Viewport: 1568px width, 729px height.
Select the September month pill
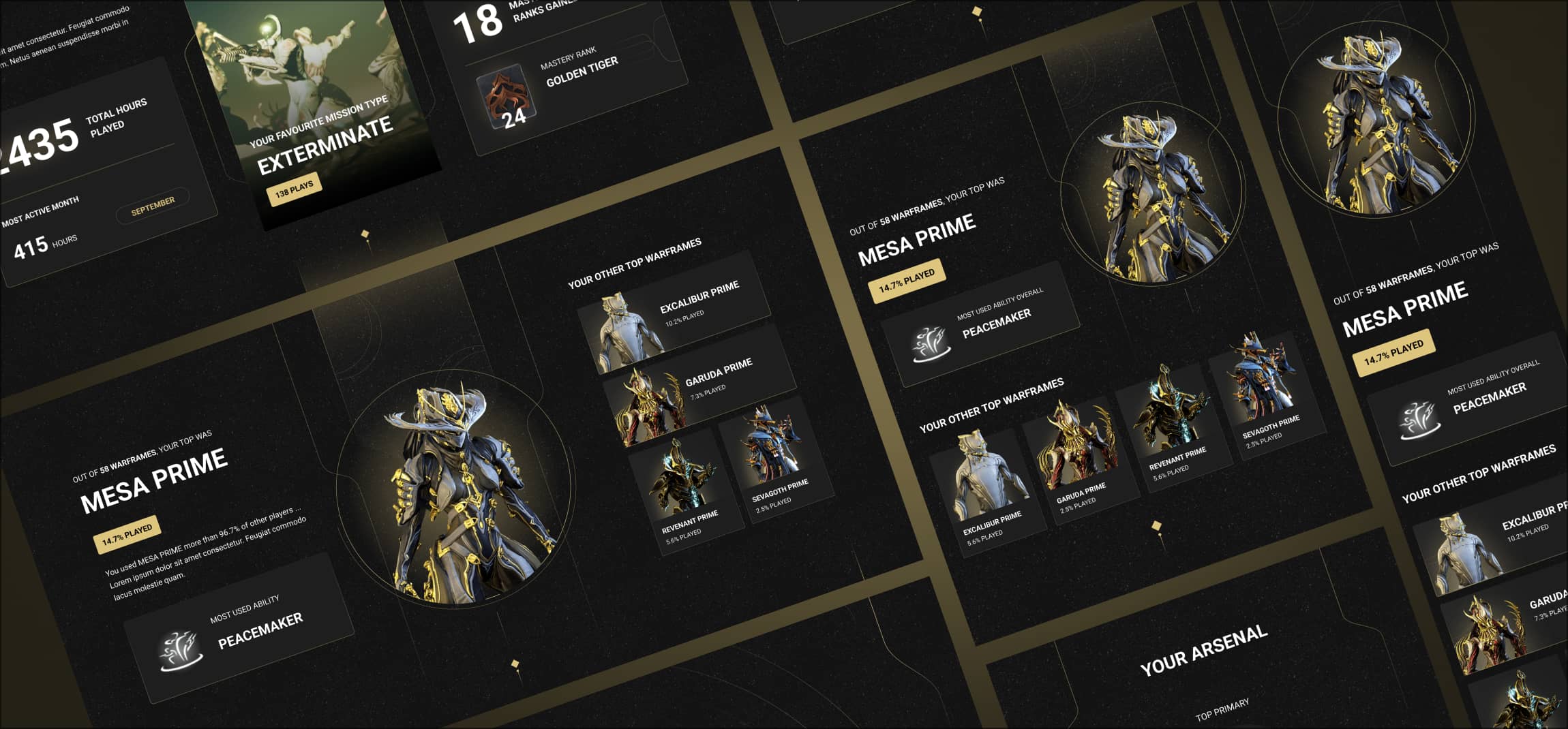(153, 206)
